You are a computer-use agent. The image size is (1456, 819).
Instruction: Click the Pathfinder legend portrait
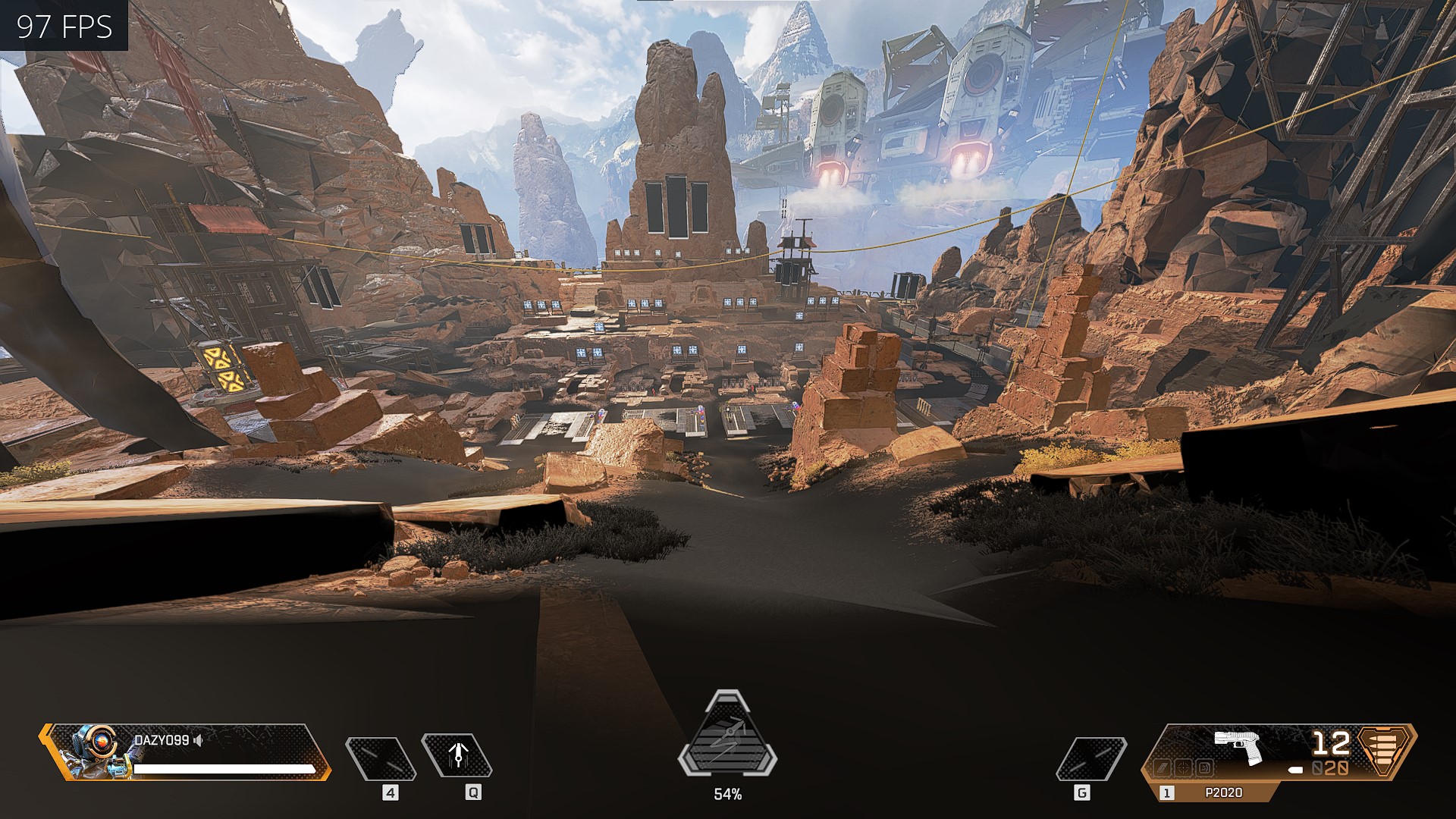click(x=95, y=751)
